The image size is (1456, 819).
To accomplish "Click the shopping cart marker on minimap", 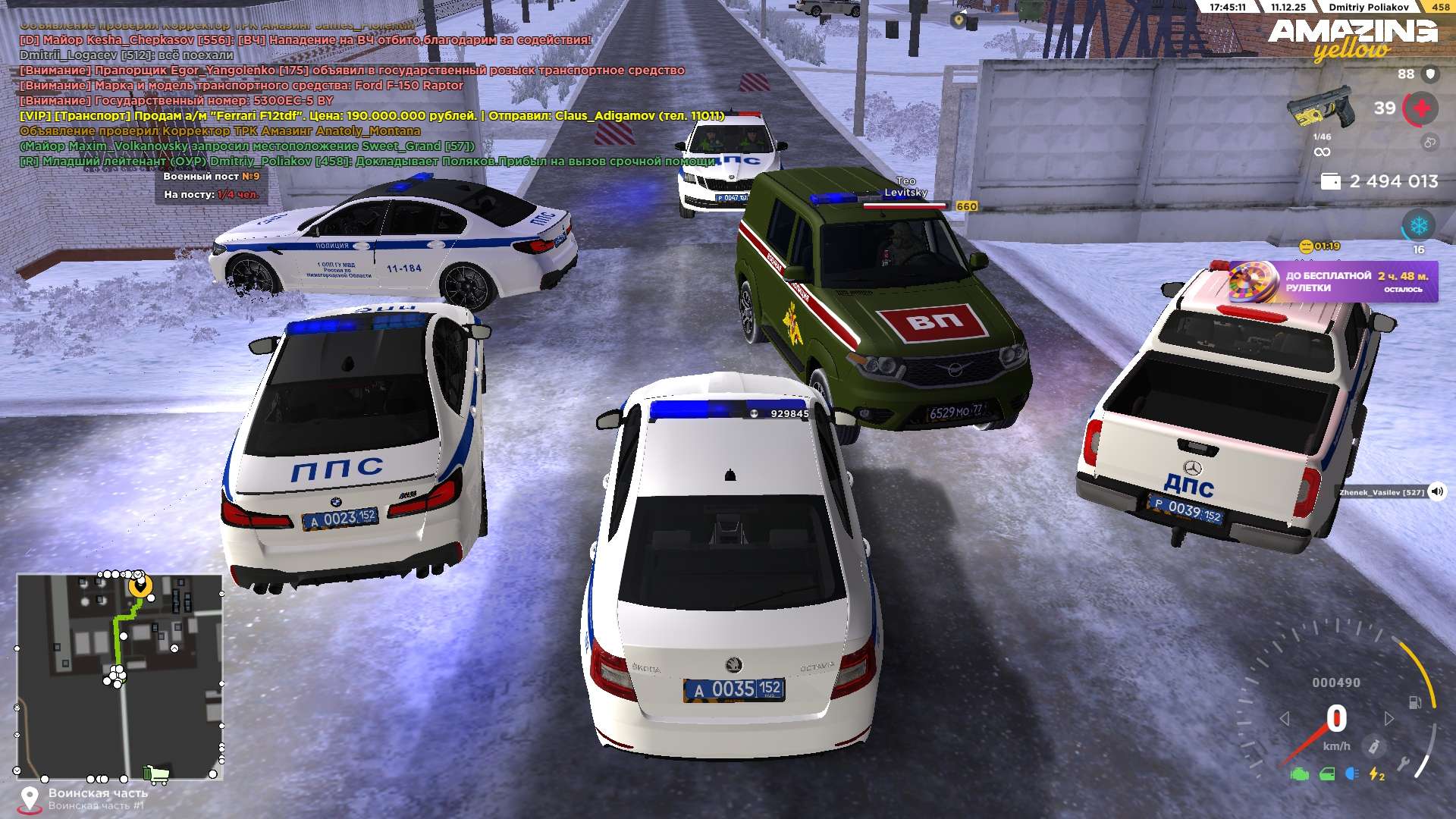I will pos(156,773).
